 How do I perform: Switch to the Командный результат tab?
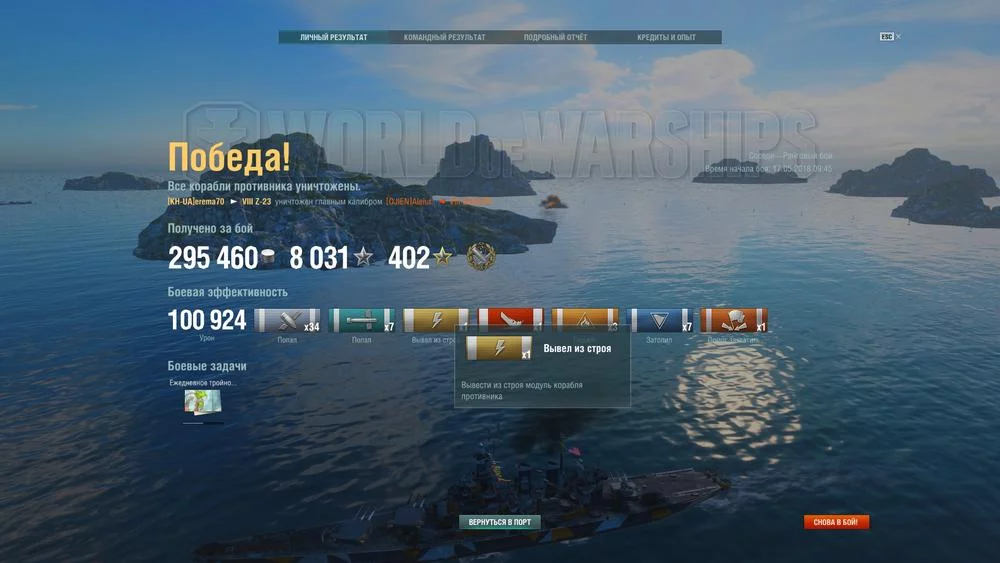point(444,38)
